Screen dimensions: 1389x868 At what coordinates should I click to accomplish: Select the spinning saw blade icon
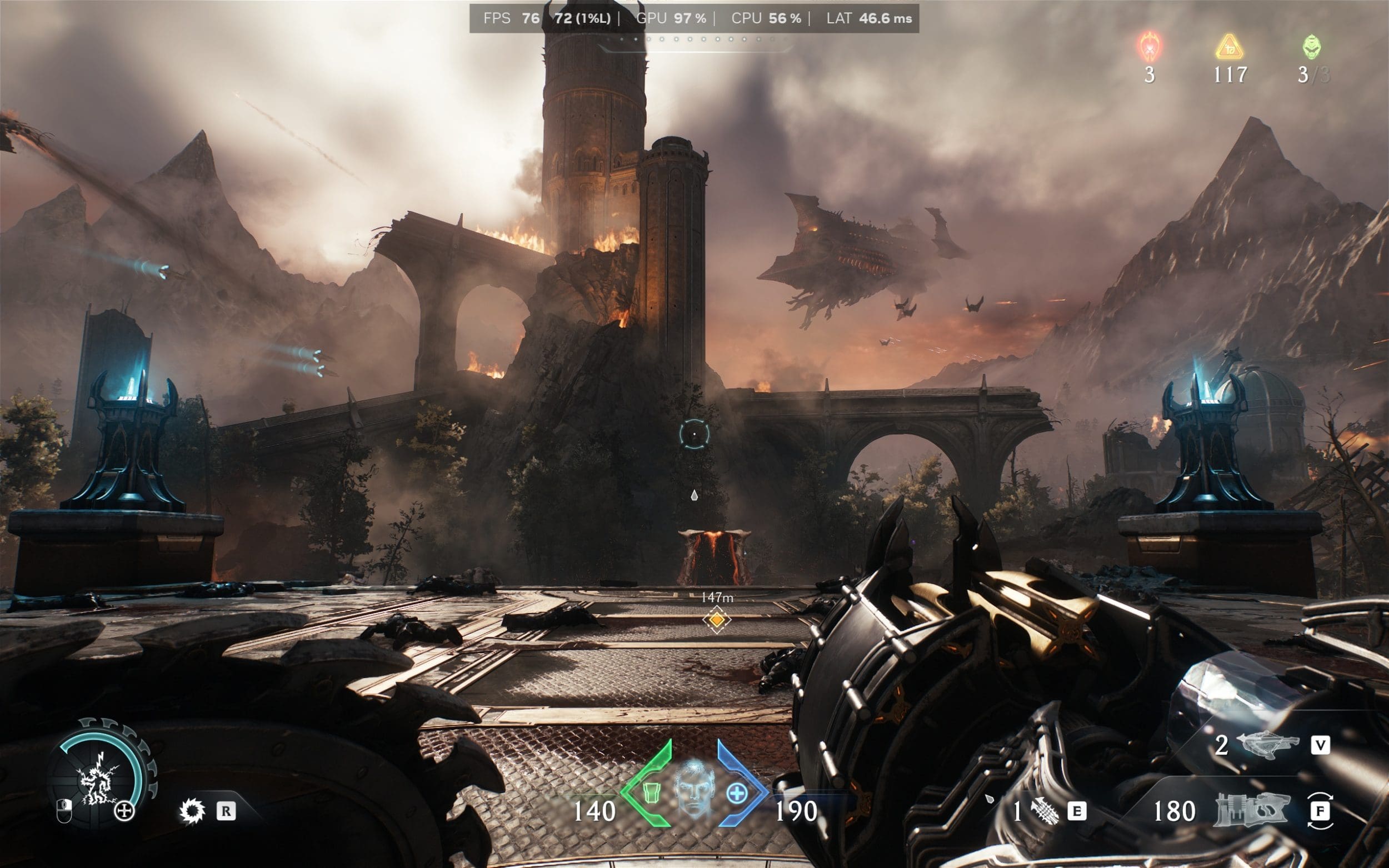tap(192, 811)
